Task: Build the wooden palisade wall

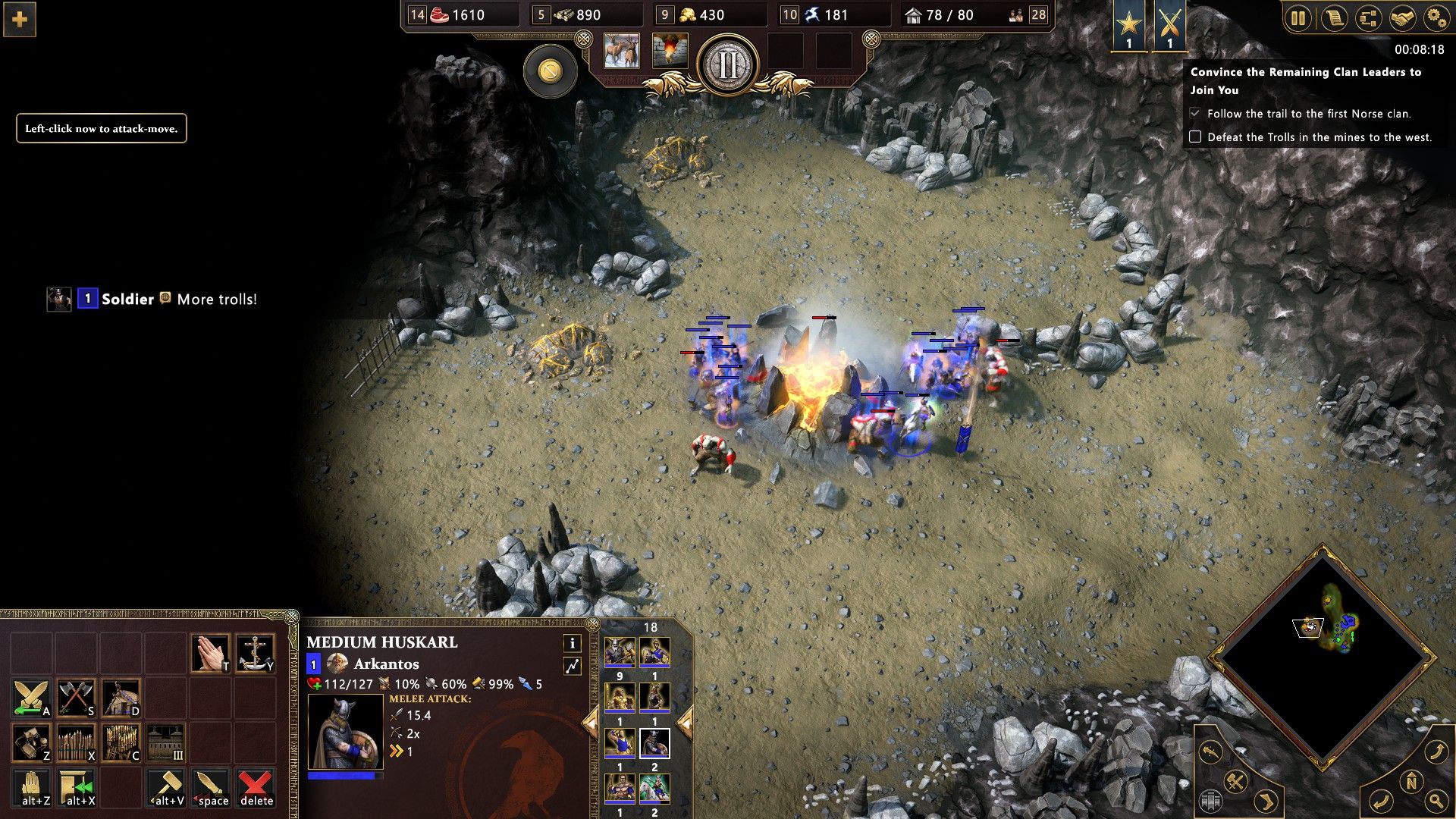Action: click(x=77, y=743)
